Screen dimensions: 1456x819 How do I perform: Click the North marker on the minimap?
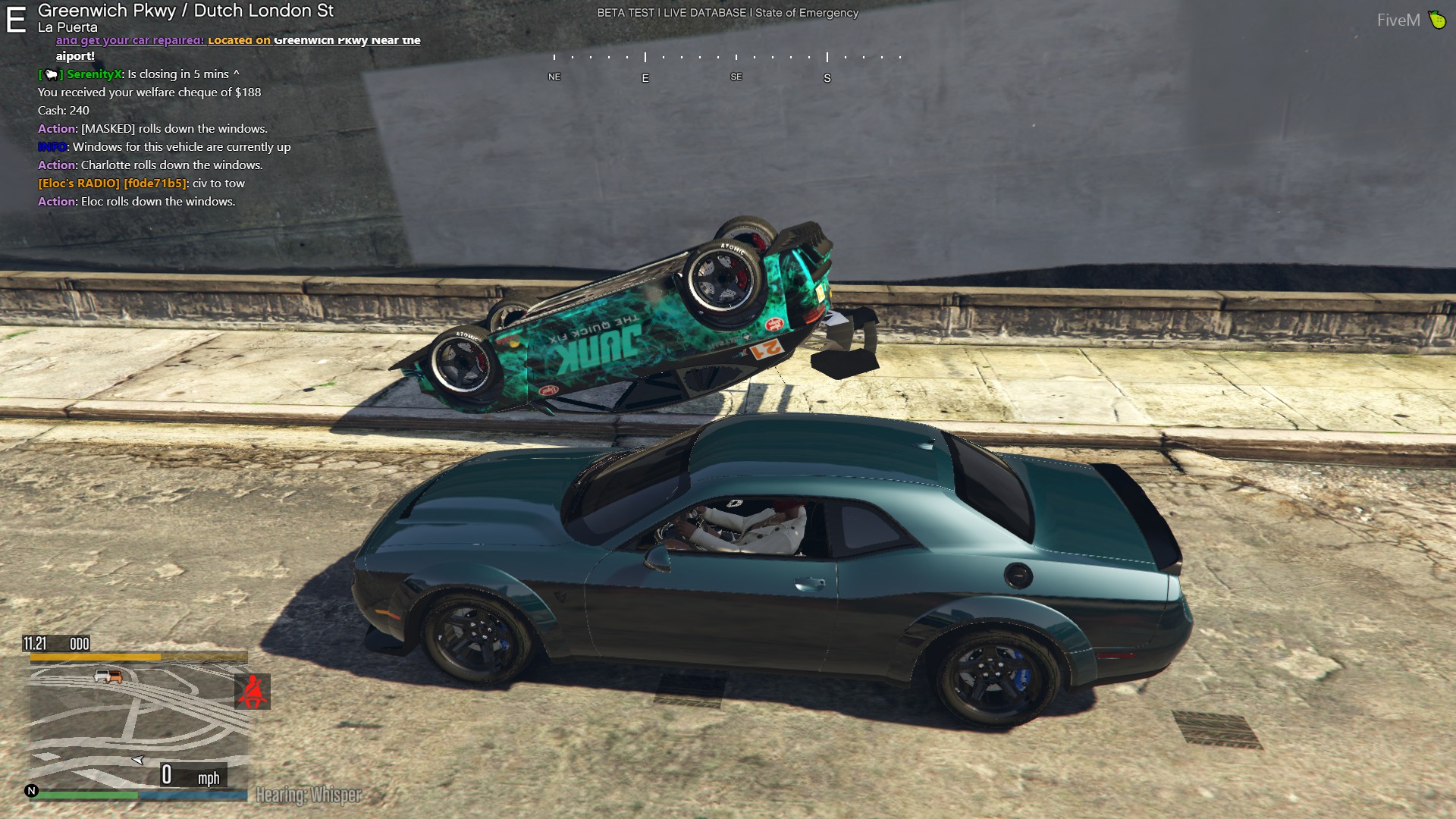pyautogui.click(x=31, y=791)
